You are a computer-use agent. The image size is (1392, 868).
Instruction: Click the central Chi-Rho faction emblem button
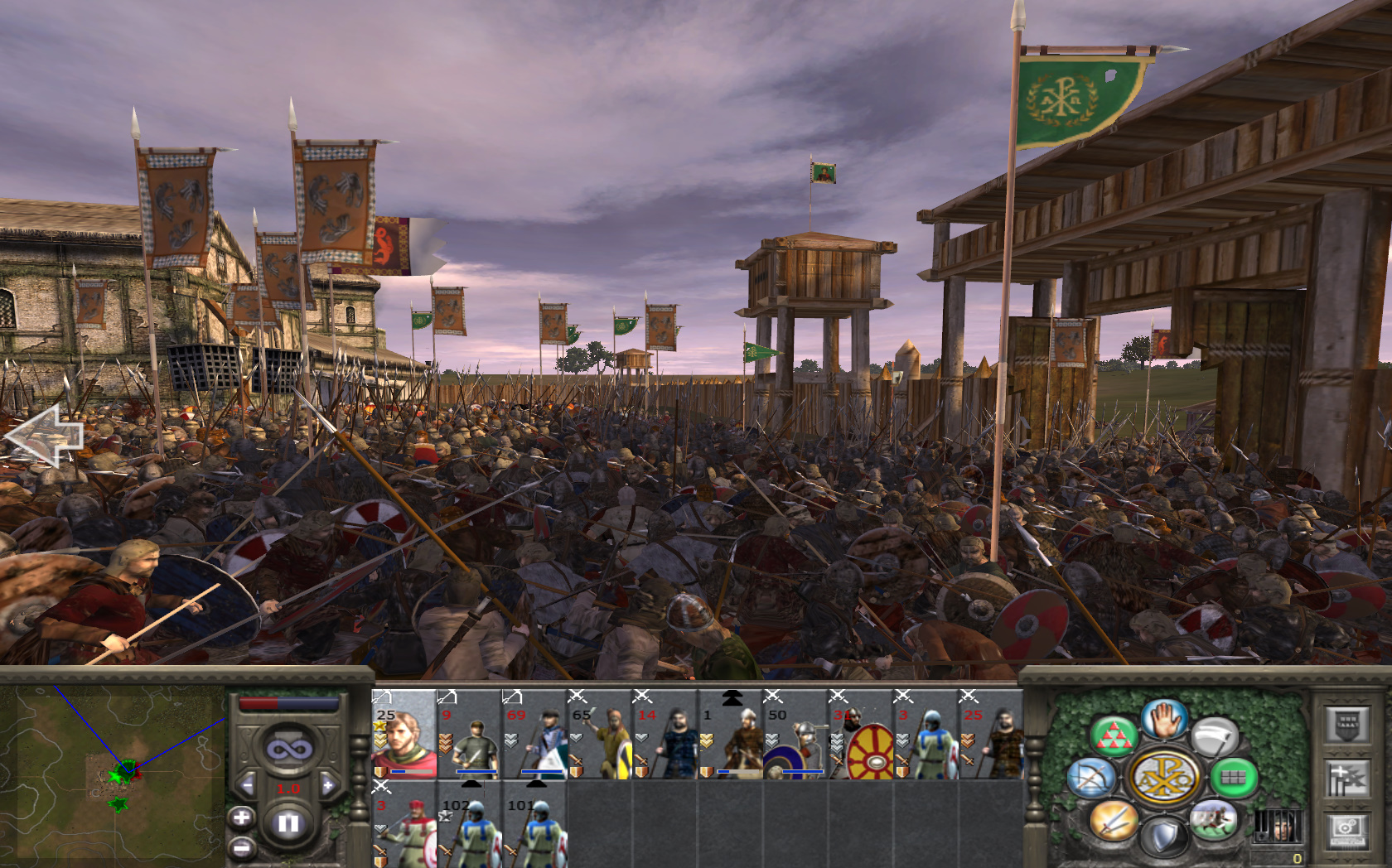point(1164,778)
